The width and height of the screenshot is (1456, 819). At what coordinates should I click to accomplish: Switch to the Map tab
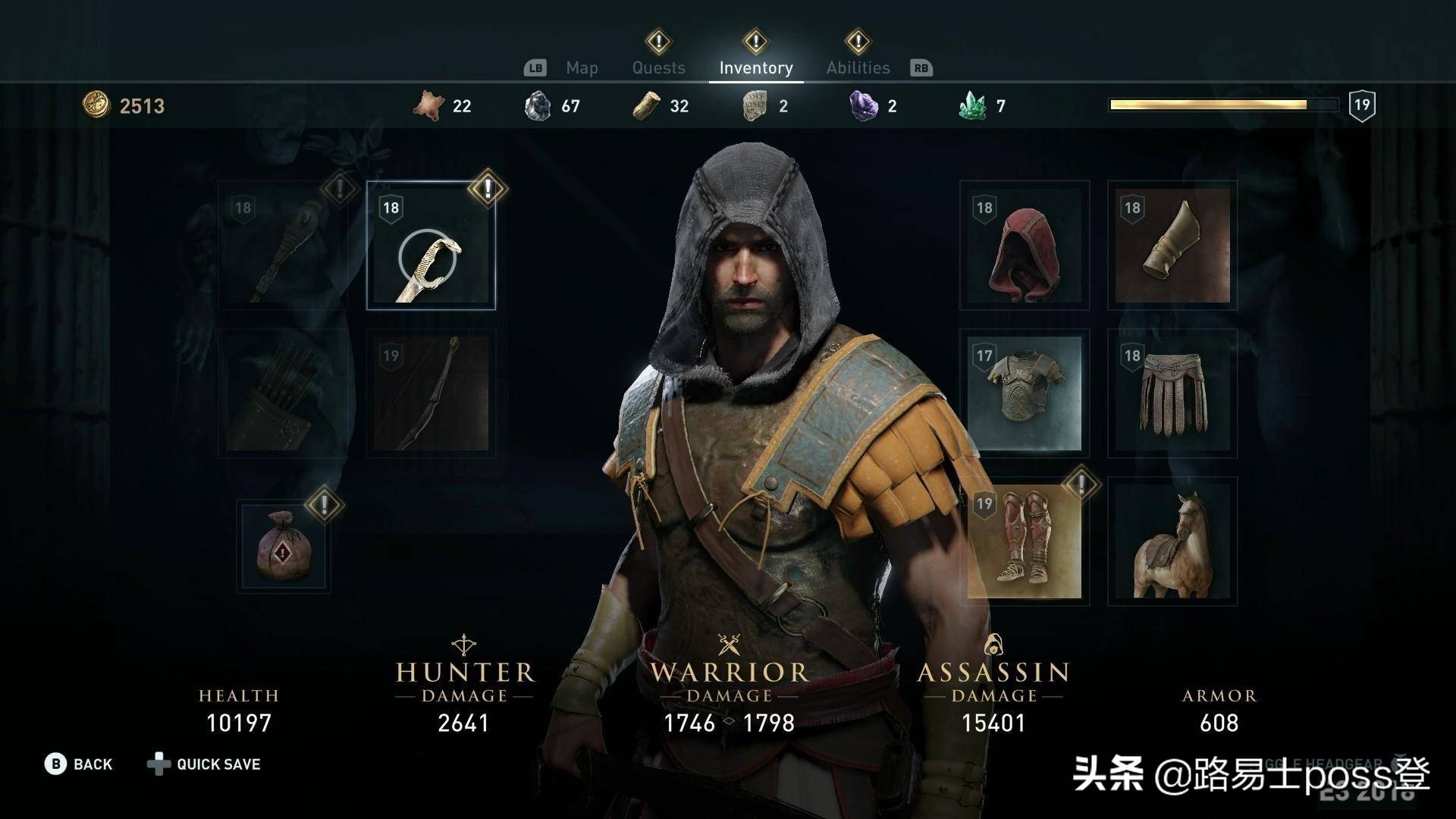(581, 67)
